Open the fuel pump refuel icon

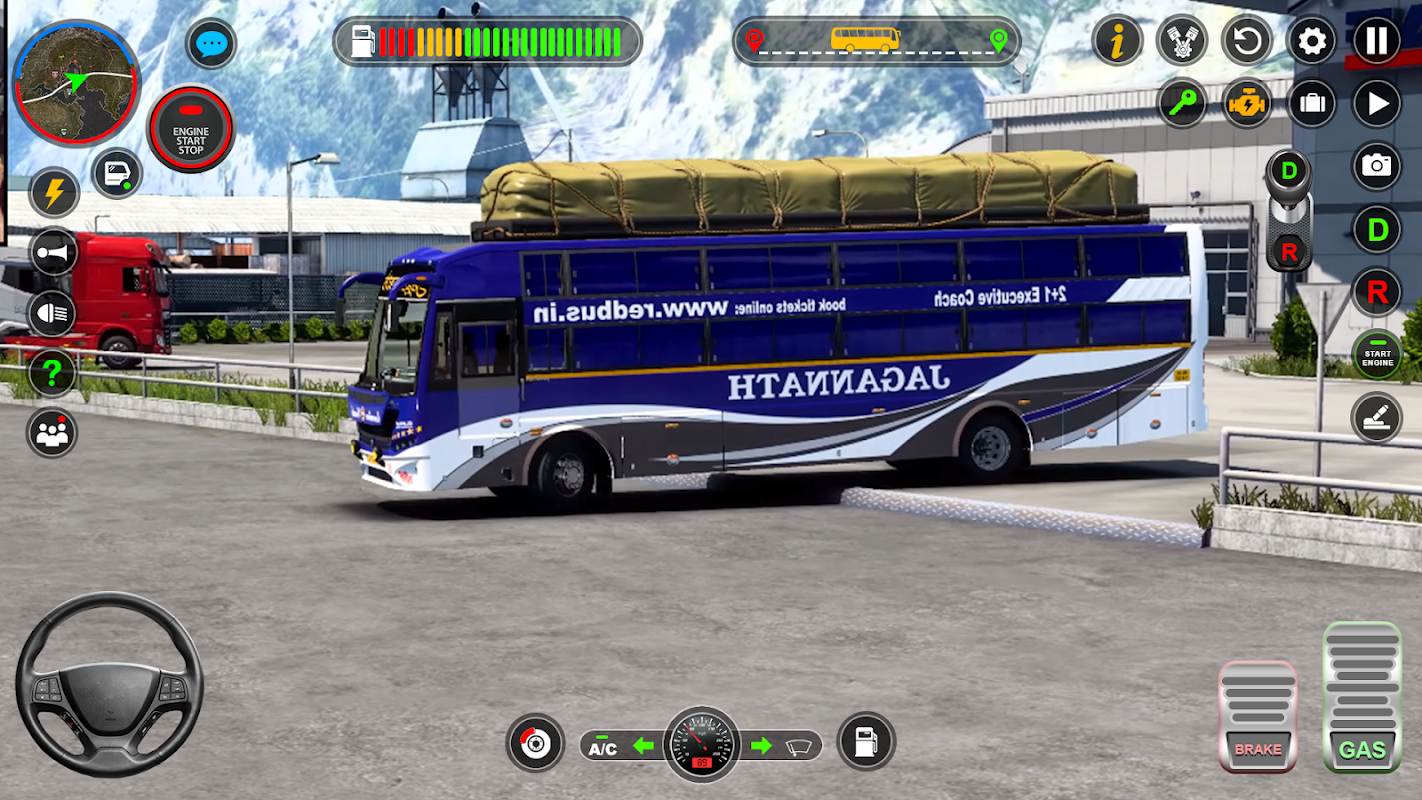(x=866, y=742)
